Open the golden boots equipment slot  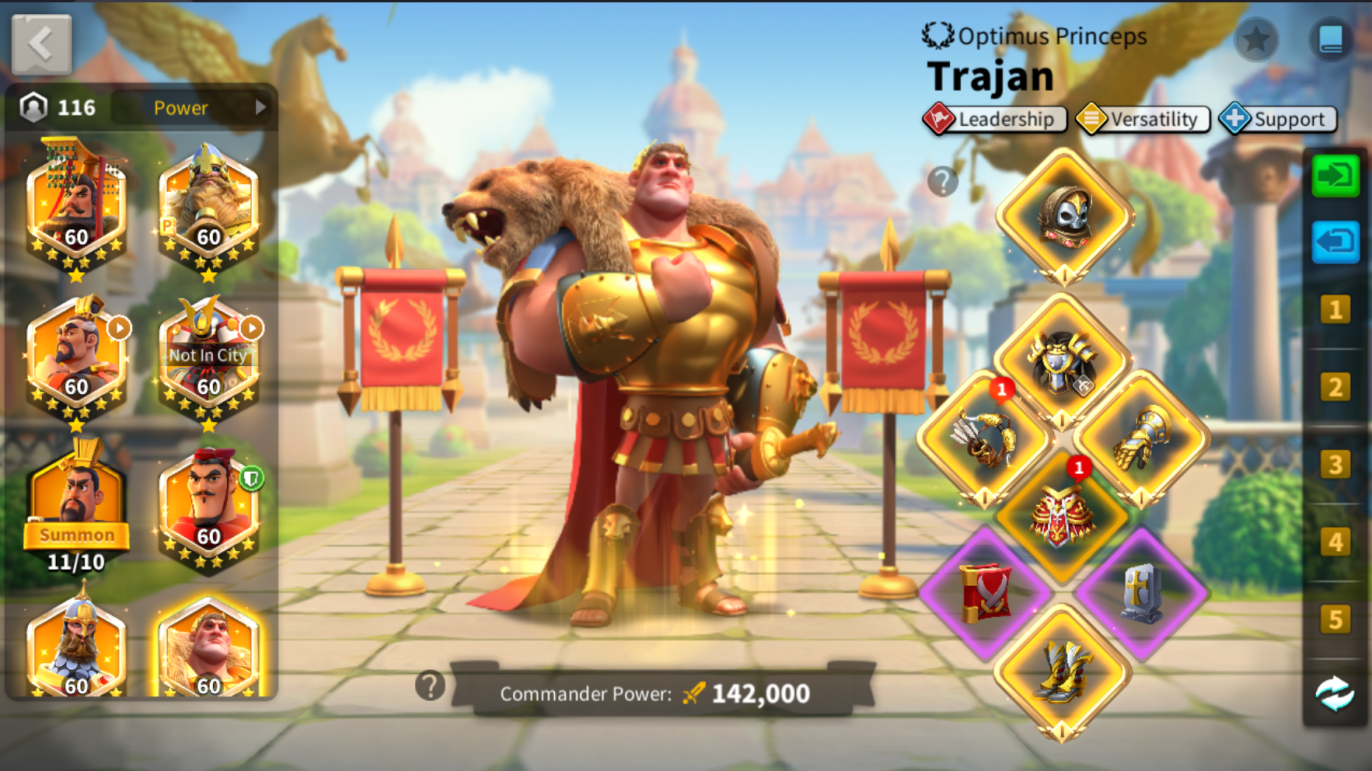tap(1062, 670)
